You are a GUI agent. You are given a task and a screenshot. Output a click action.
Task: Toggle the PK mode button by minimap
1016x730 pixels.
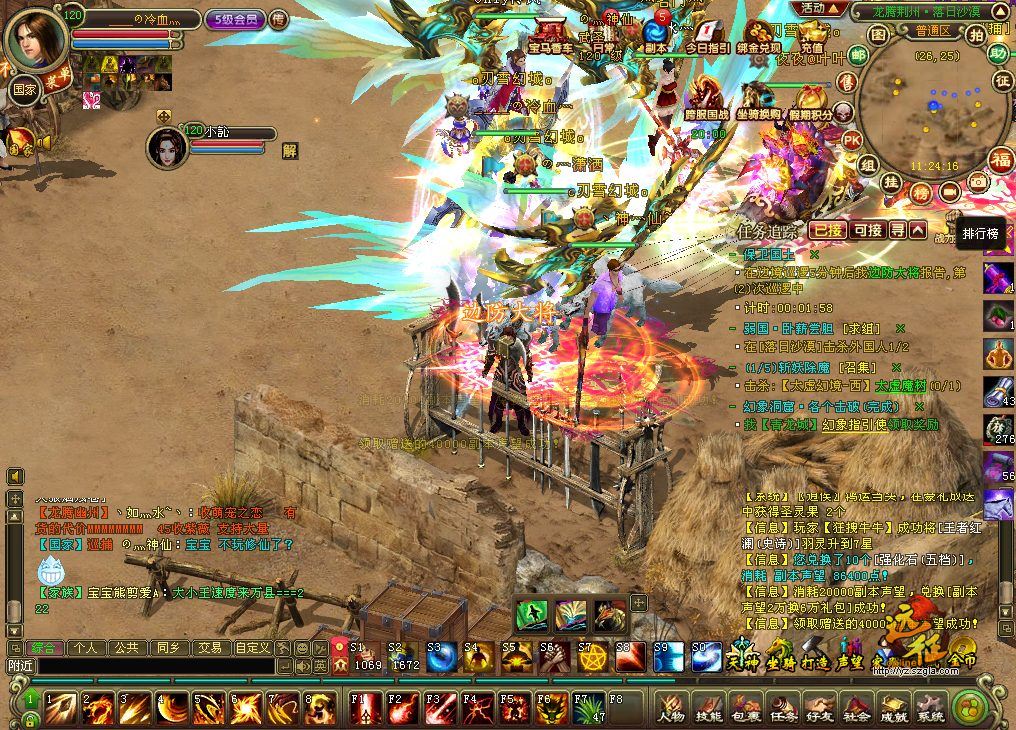(x=851, y=139)
